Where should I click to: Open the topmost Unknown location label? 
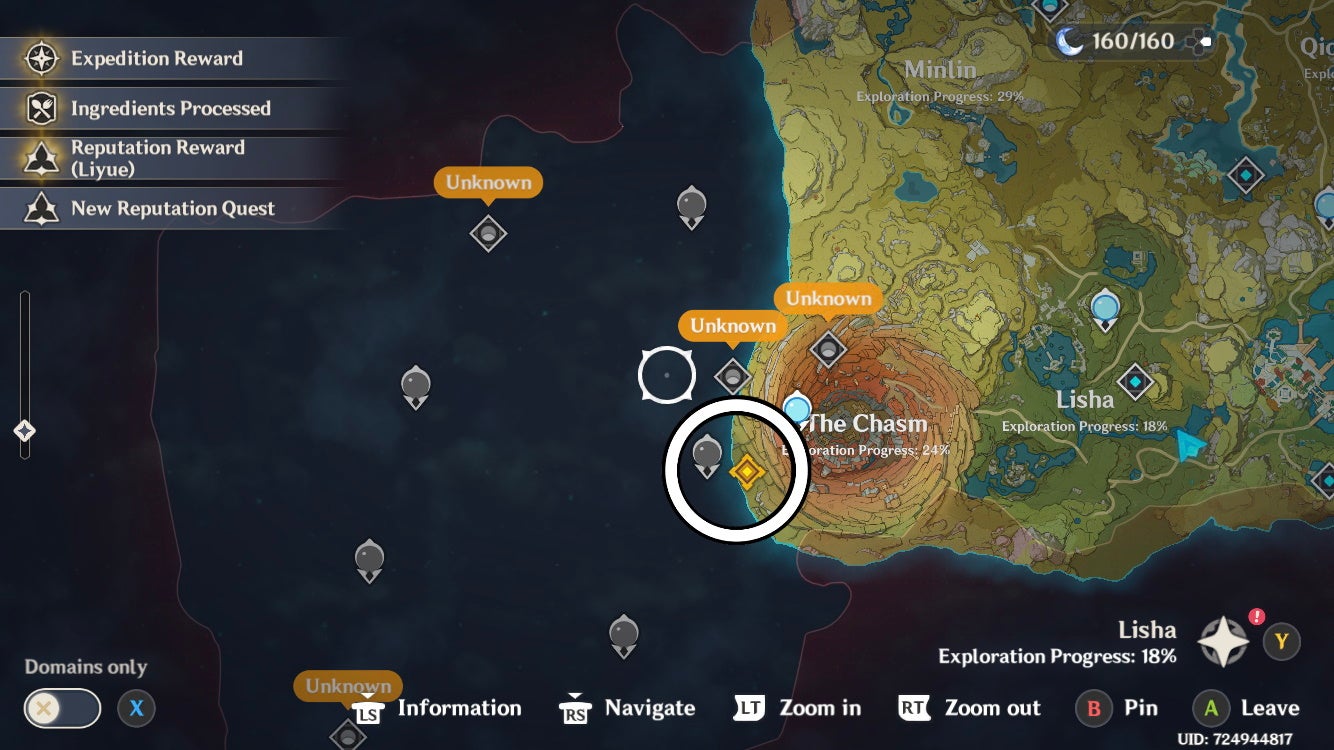tap(488, 182)
